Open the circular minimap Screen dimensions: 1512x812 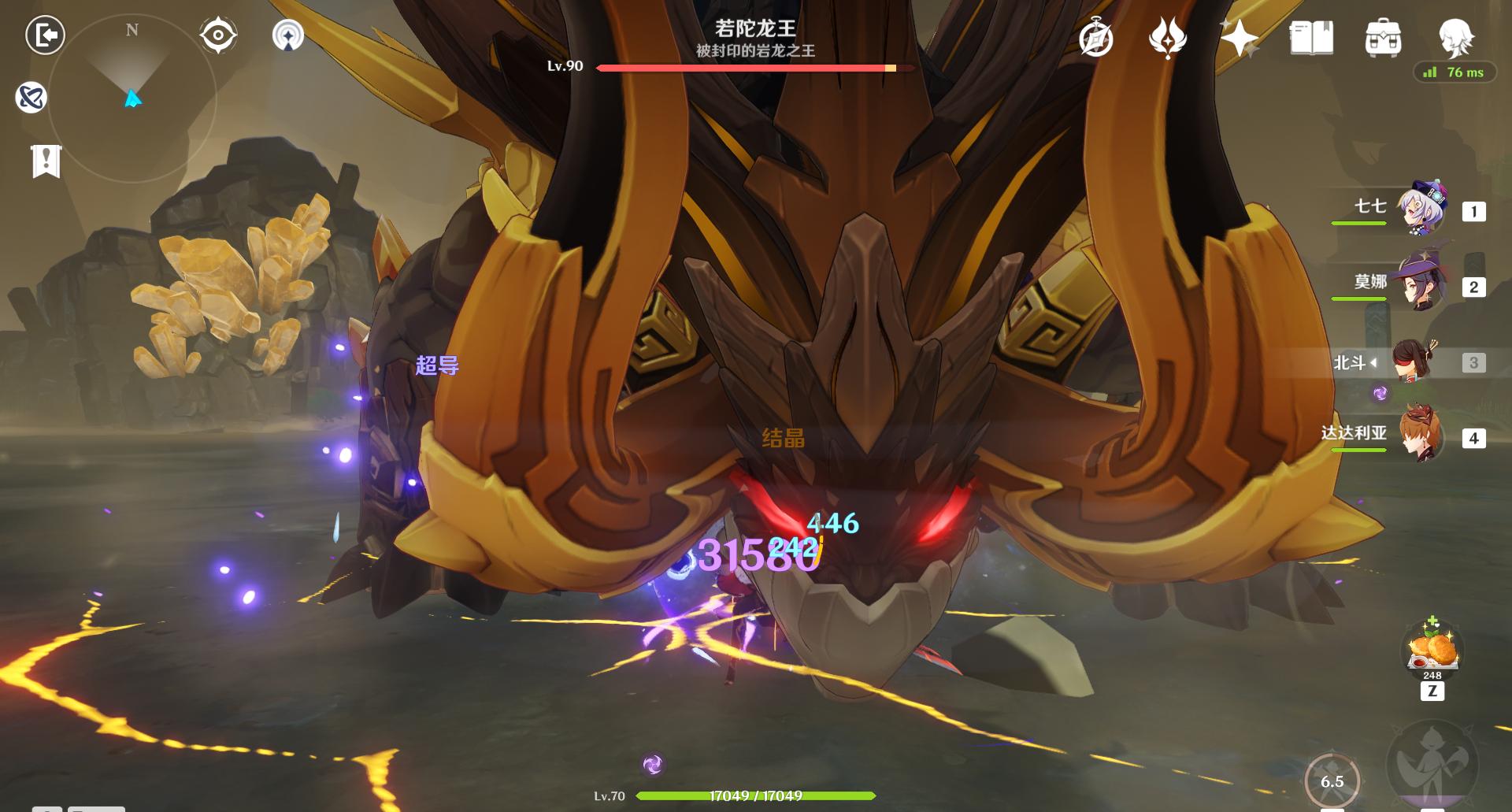coord(132,98)
